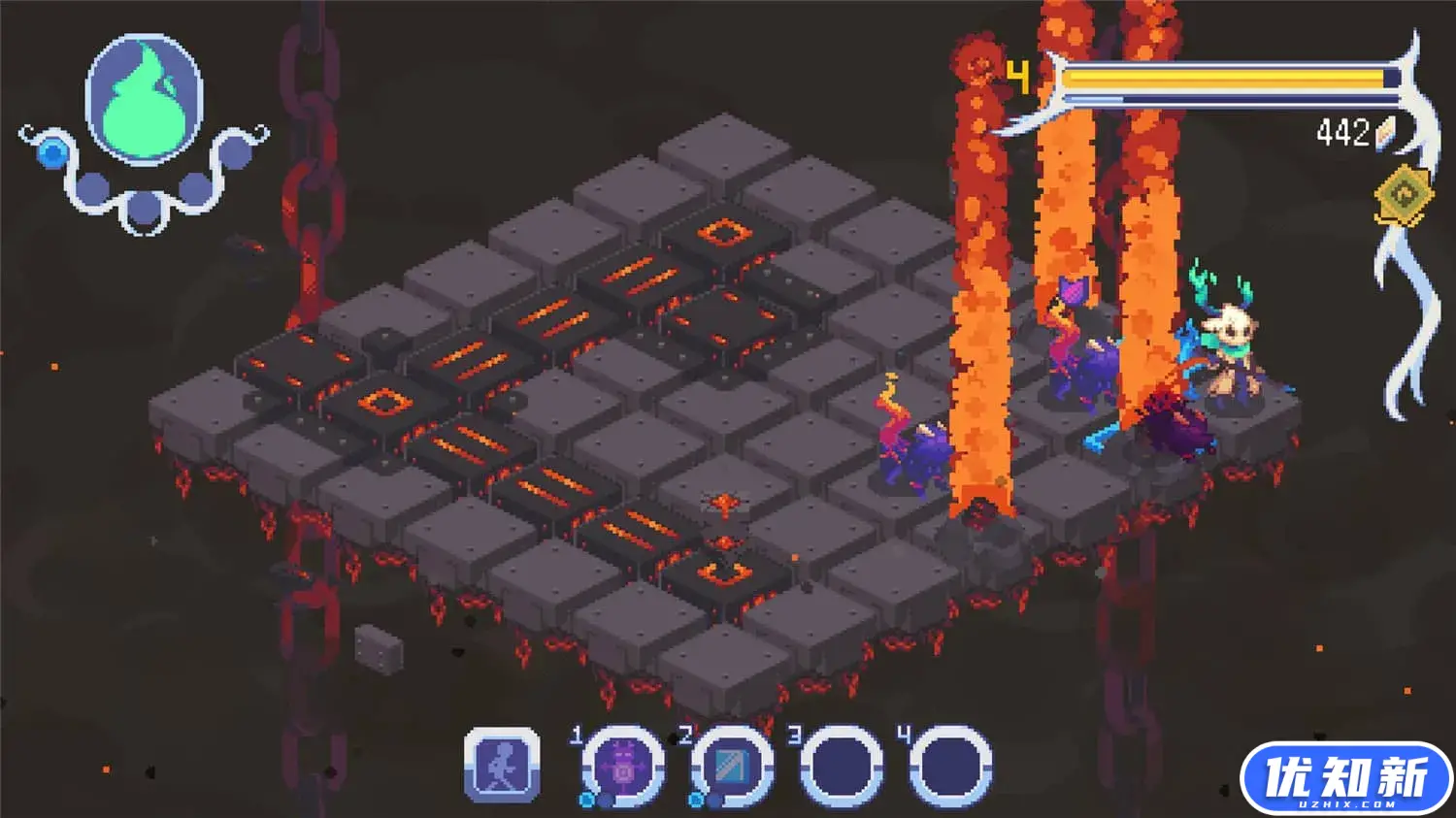Click the green flame spirit portrait
The image size is (1456, 818).
(145, 100)
